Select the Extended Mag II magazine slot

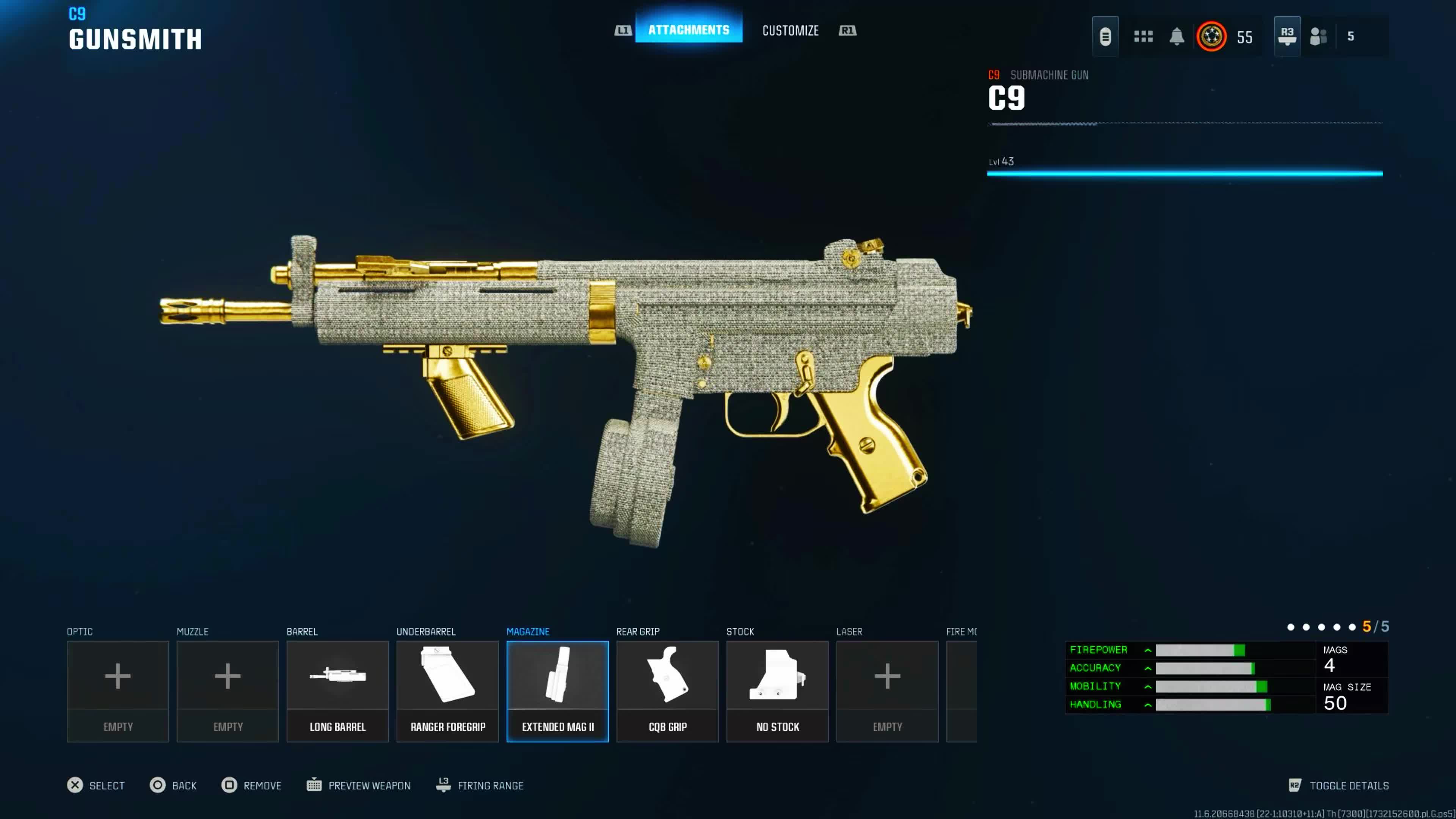click(x=557, y=691)
